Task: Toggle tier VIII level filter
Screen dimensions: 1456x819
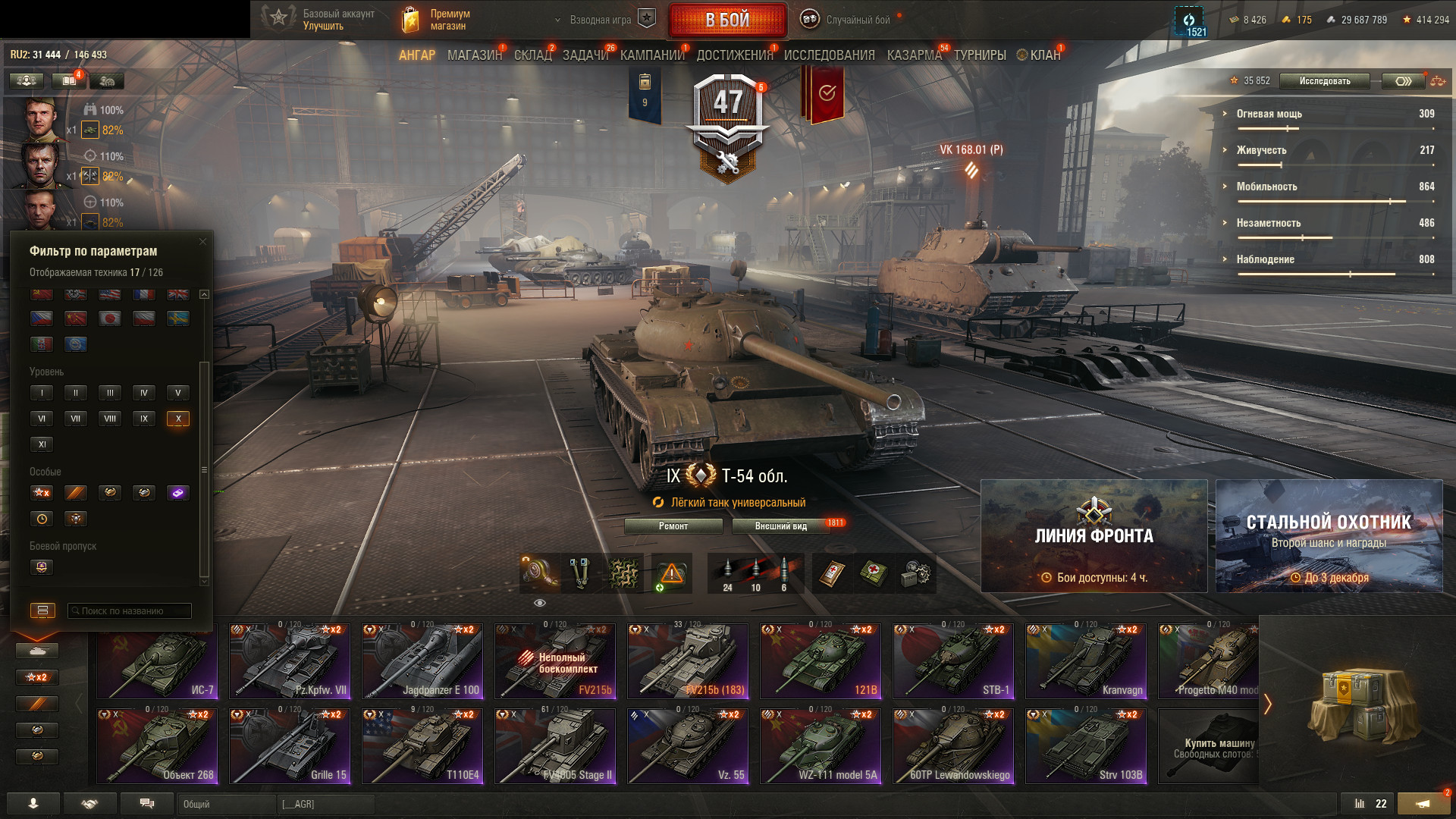Action: pos(110,419)
